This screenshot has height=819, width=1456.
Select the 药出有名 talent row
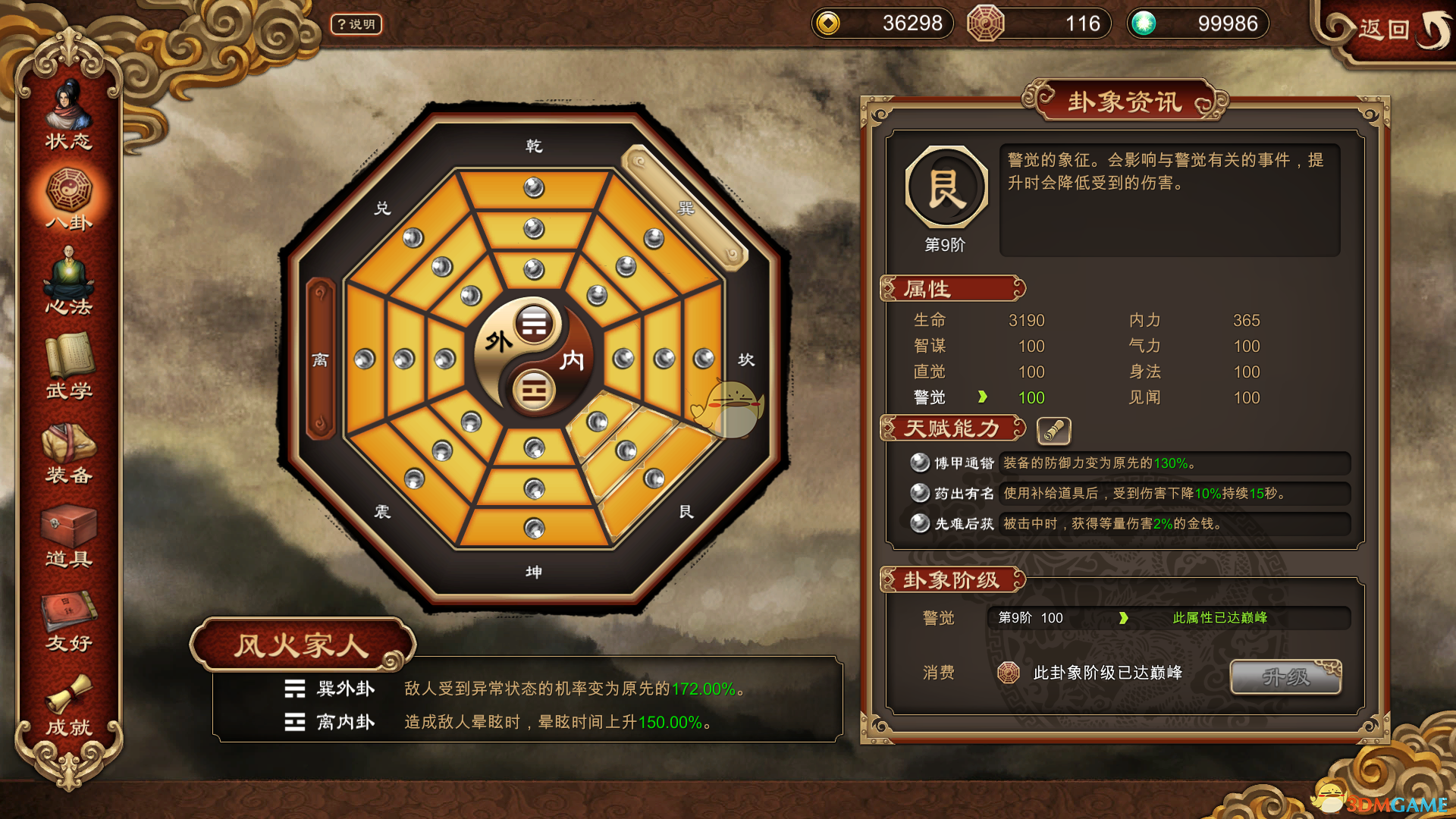click(1130, 494)
